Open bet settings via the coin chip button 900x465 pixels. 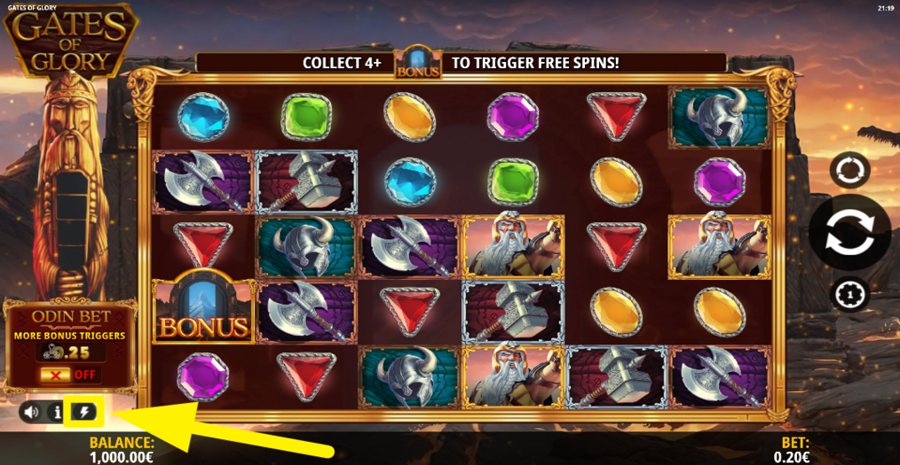tap(848, 295)
